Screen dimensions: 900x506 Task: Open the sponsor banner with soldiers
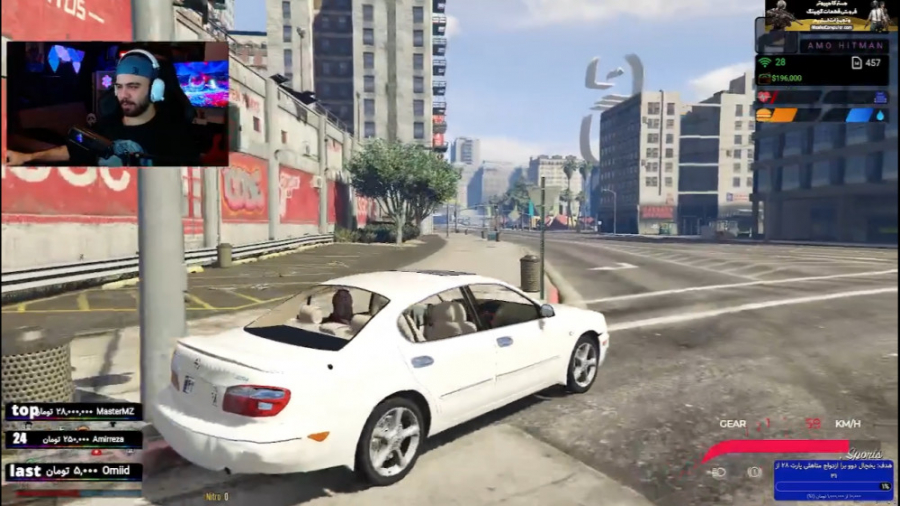click(826, 17)
